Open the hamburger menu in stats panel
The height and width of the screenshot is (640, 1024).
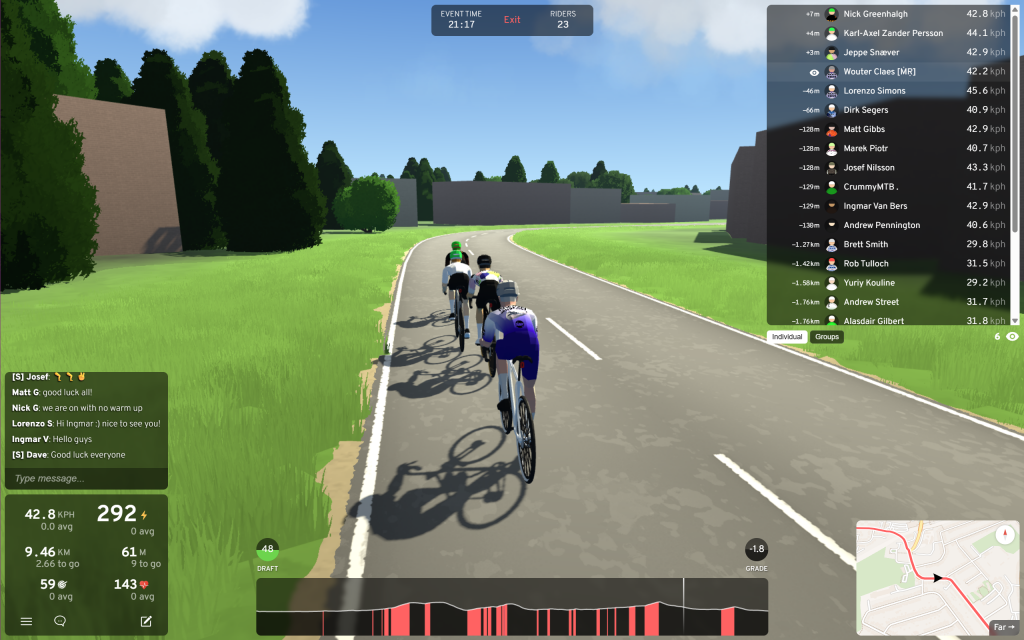point(27,621)
